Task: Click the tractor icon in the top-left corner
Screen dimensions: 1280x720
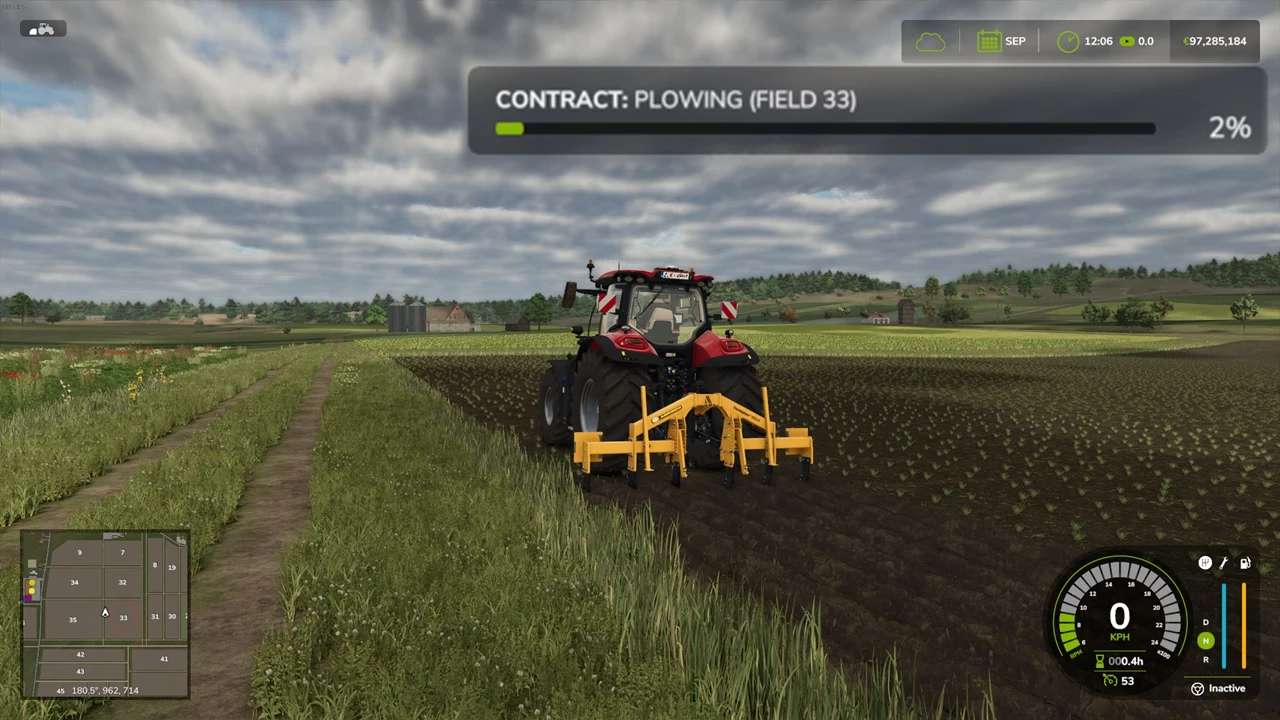Action: click(41, 28)
